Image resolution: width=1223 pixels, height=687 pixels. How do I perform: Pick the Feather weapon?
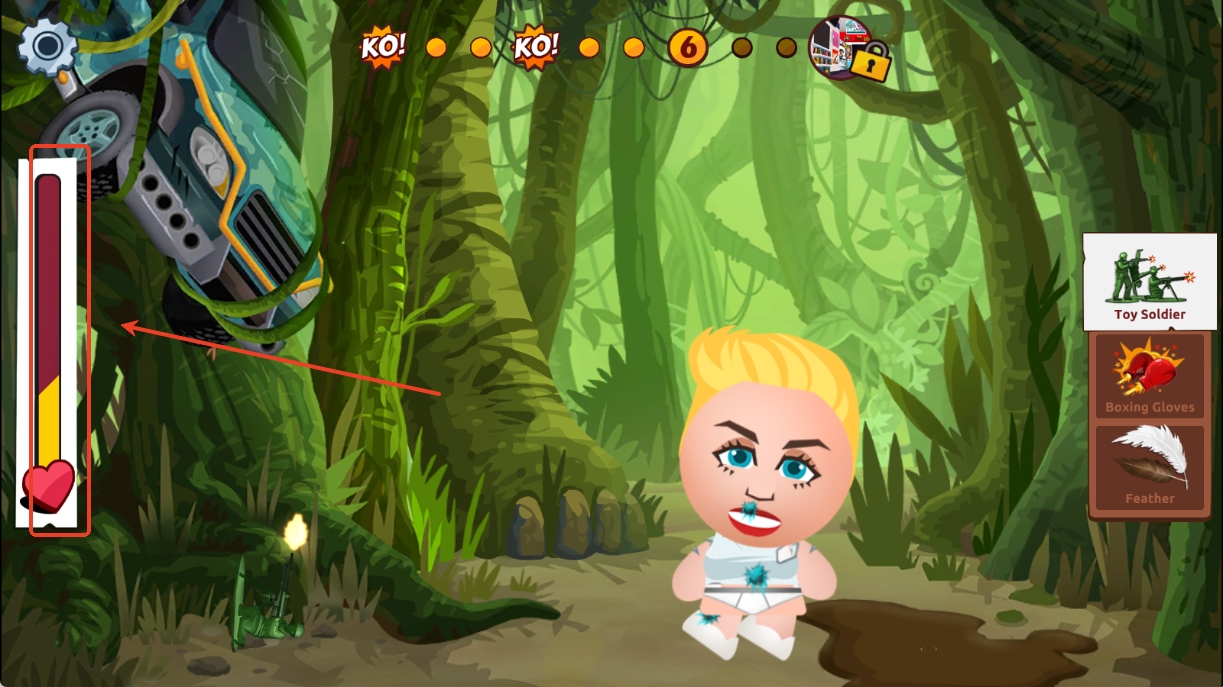(1149, 466)
